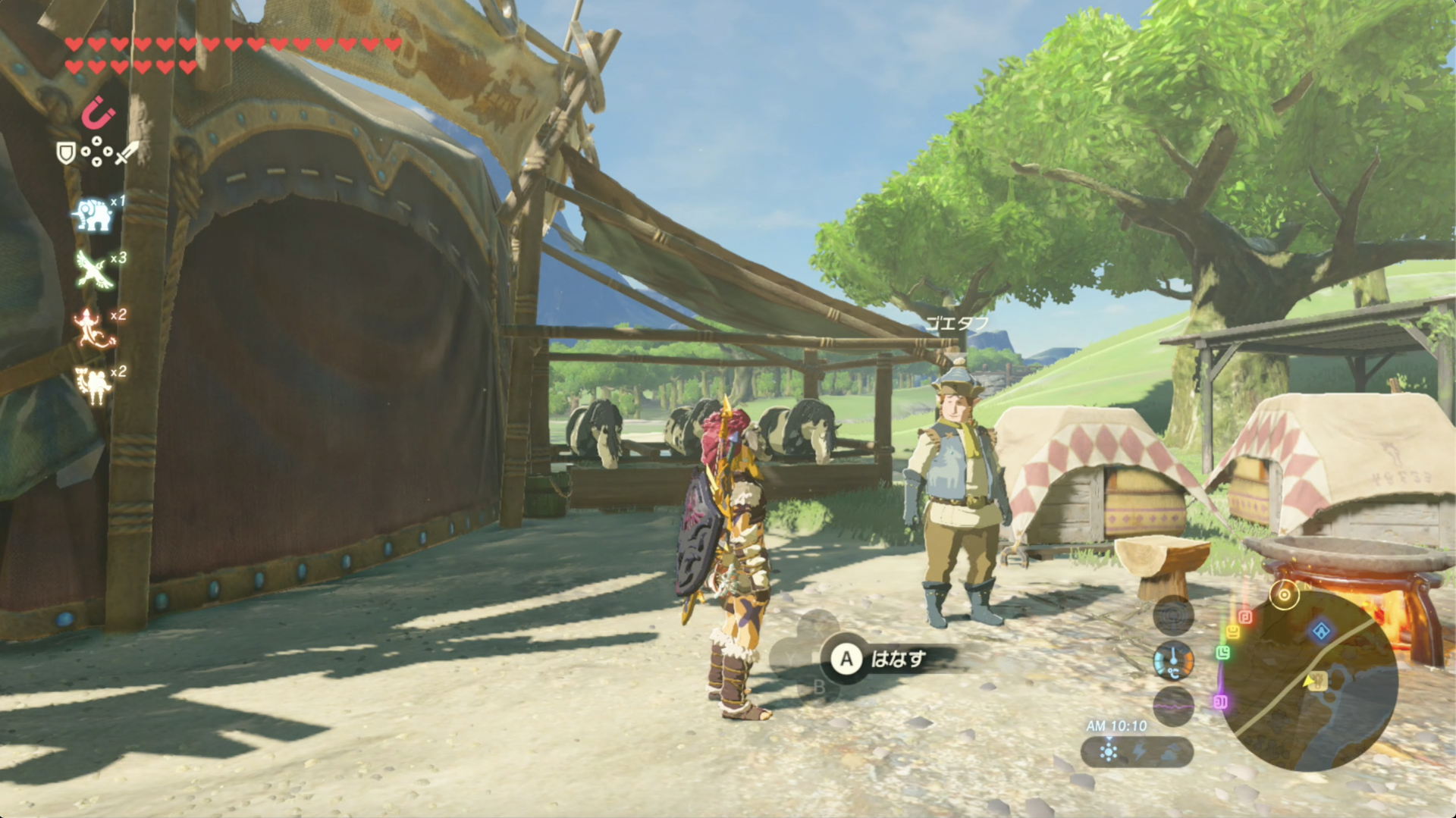Select the purple stamp marker on minimap edge
This screenshot has height=818, width=1456.
[x=1220, y=702]
